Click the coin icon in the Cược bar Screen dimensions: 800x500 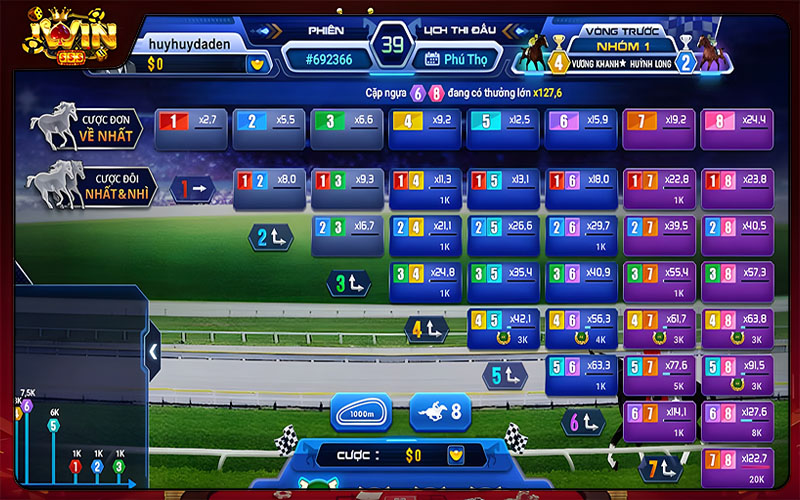455,456
